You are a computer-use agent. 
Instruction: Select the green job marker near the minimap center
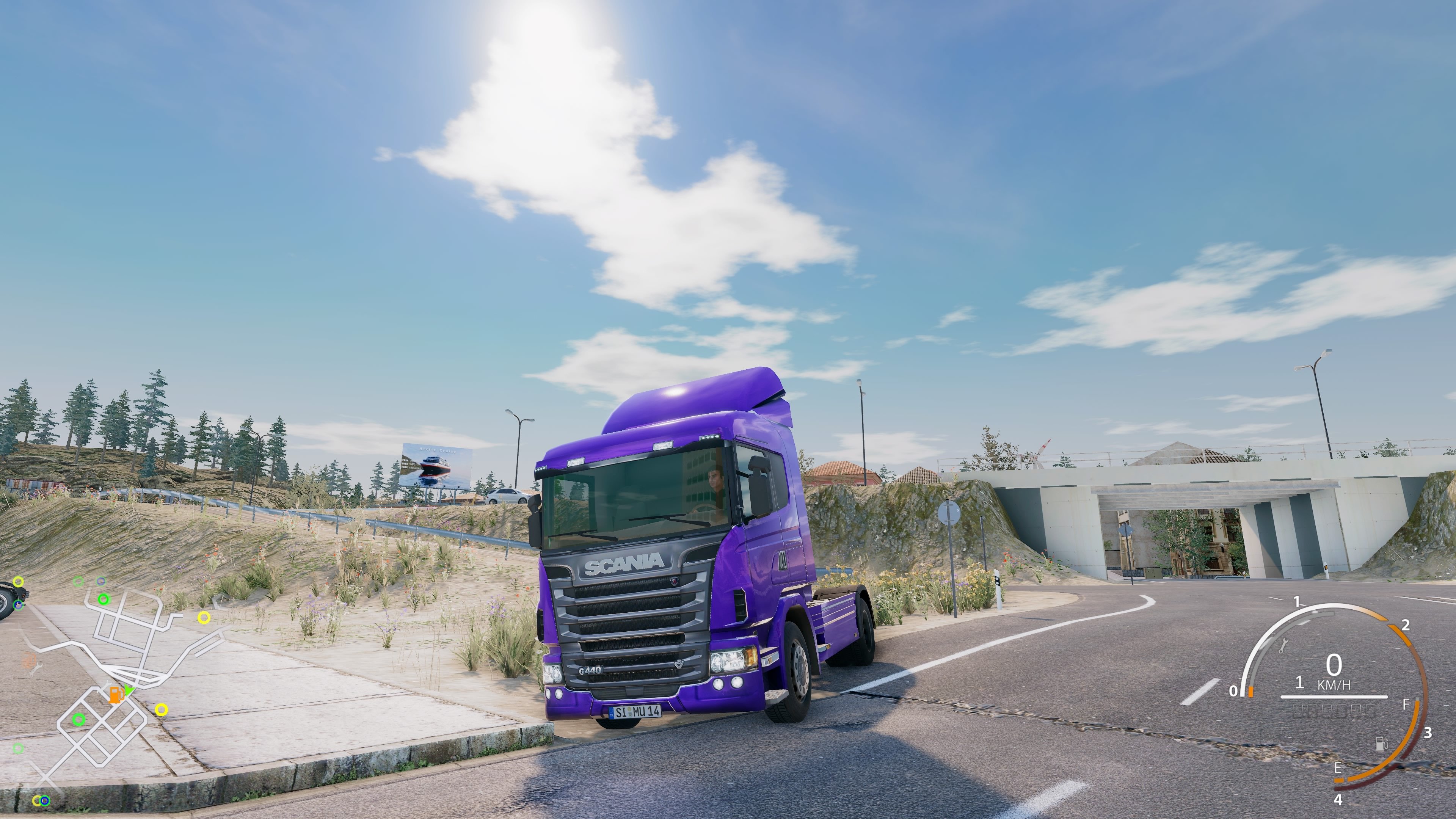pyautogui.click(x=78, y=720)
